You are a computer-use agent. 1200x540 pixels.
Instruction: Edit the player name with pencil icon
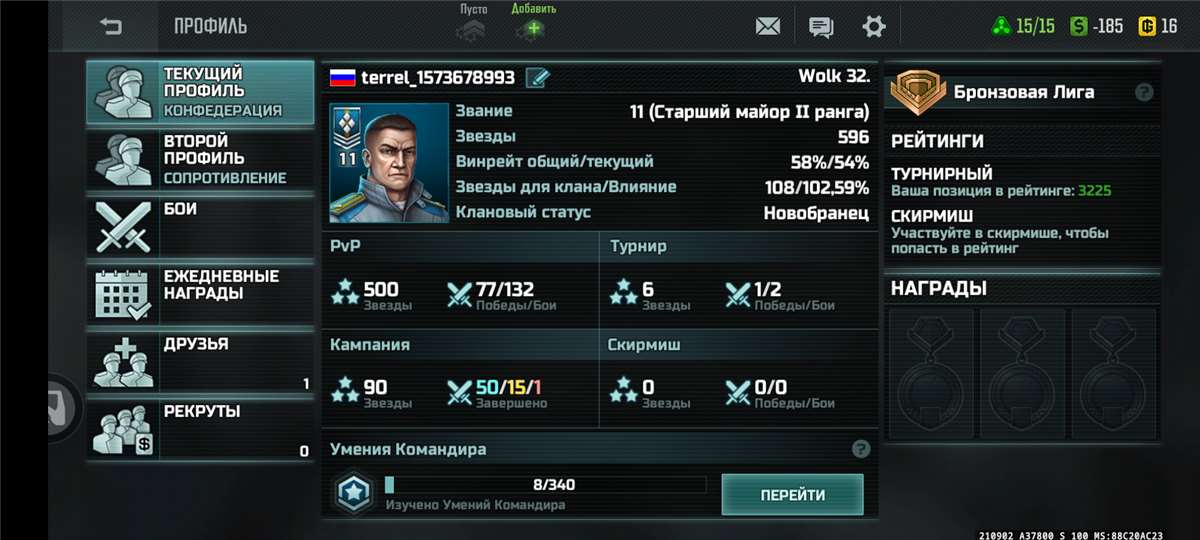tap(537, 78)
